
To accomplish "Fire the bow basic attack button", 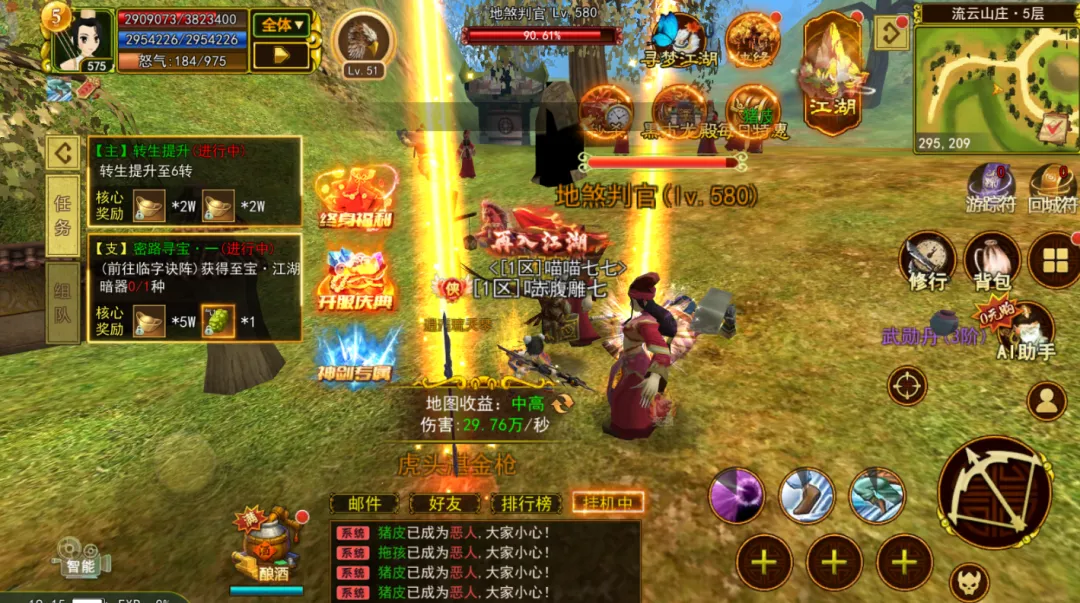I will pos(994,492).
